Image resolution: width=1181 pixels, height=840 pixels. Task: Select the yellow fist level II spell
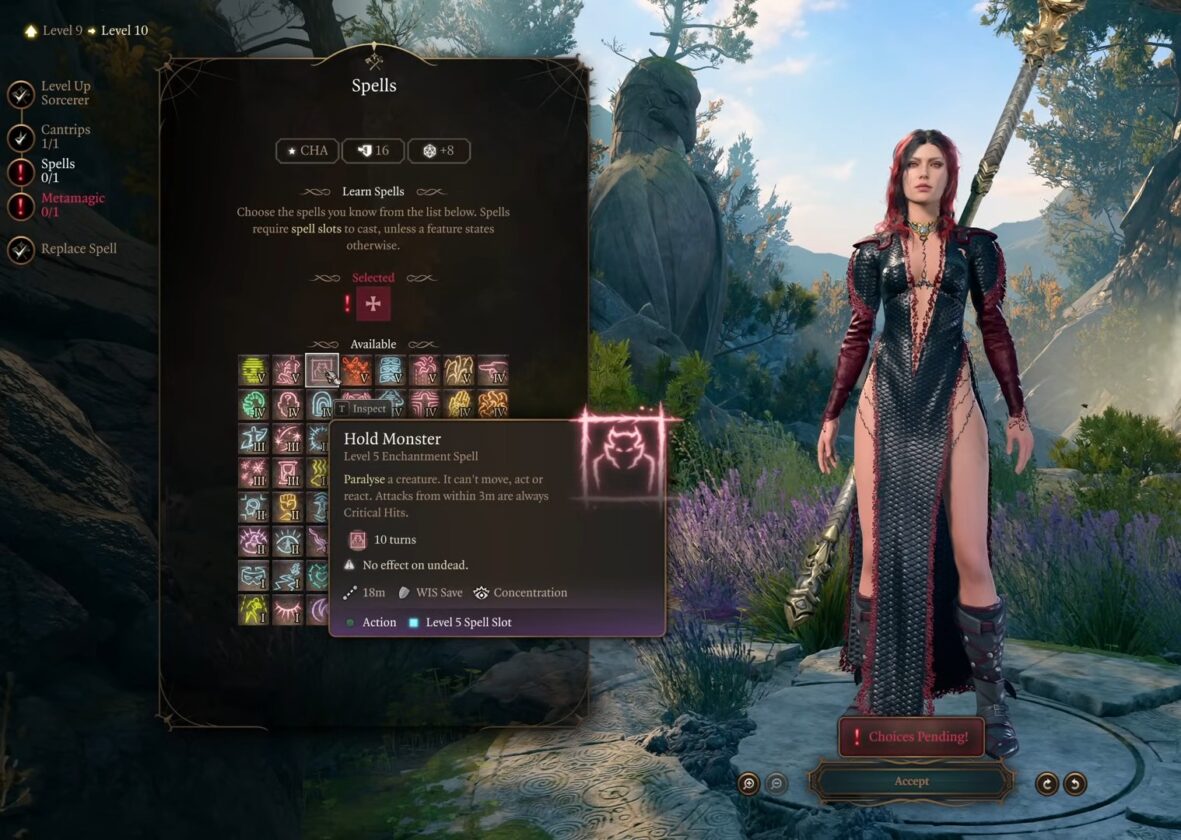[288, 506]
